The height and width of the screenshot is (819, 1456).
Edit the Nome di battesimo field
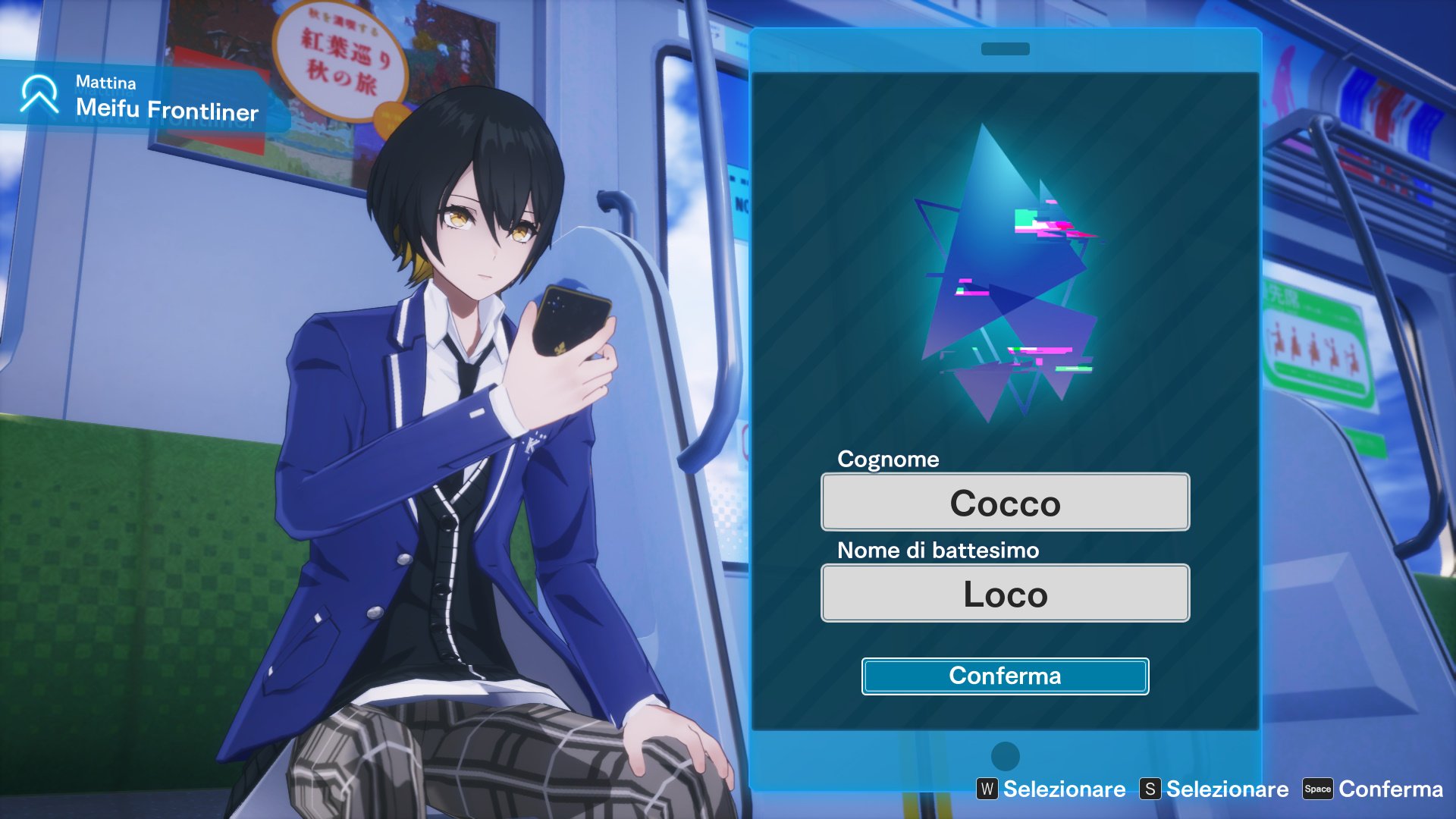pyautogui.click(x=1005, y=593)
